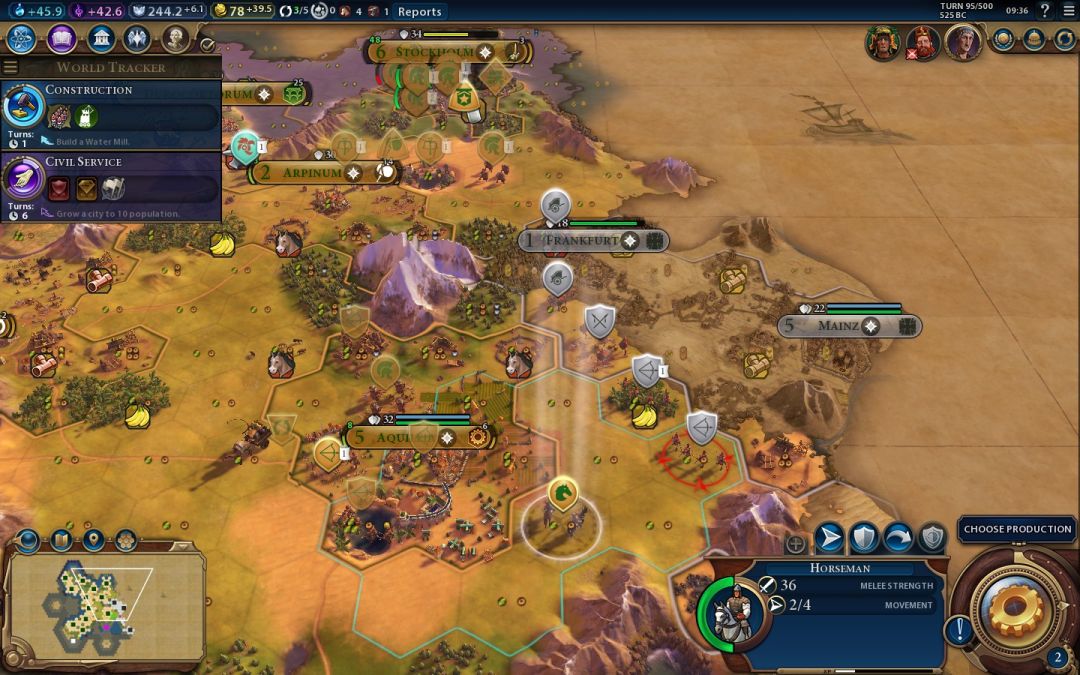Open the Technology tree button
Screen dimensions: 1080x675
[x=21, y=39]
